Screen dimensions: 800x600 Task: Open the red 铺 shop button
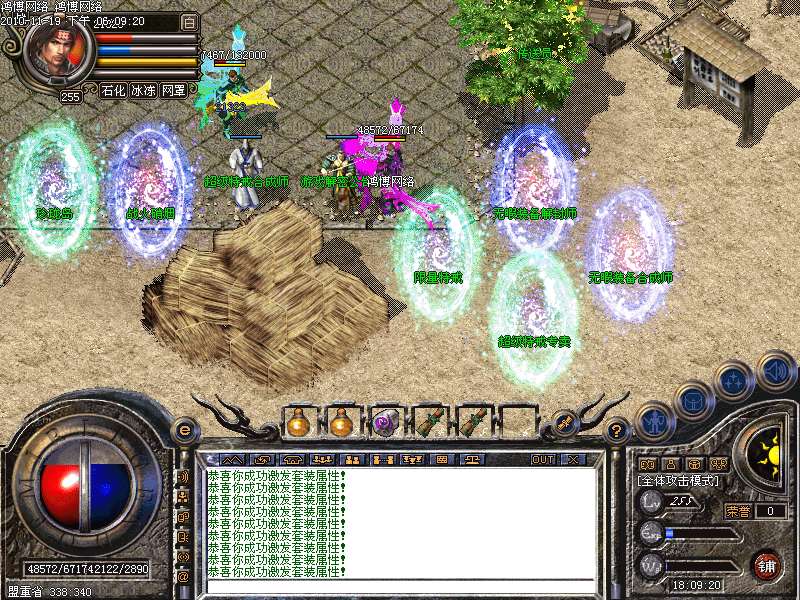coord(766,565)
